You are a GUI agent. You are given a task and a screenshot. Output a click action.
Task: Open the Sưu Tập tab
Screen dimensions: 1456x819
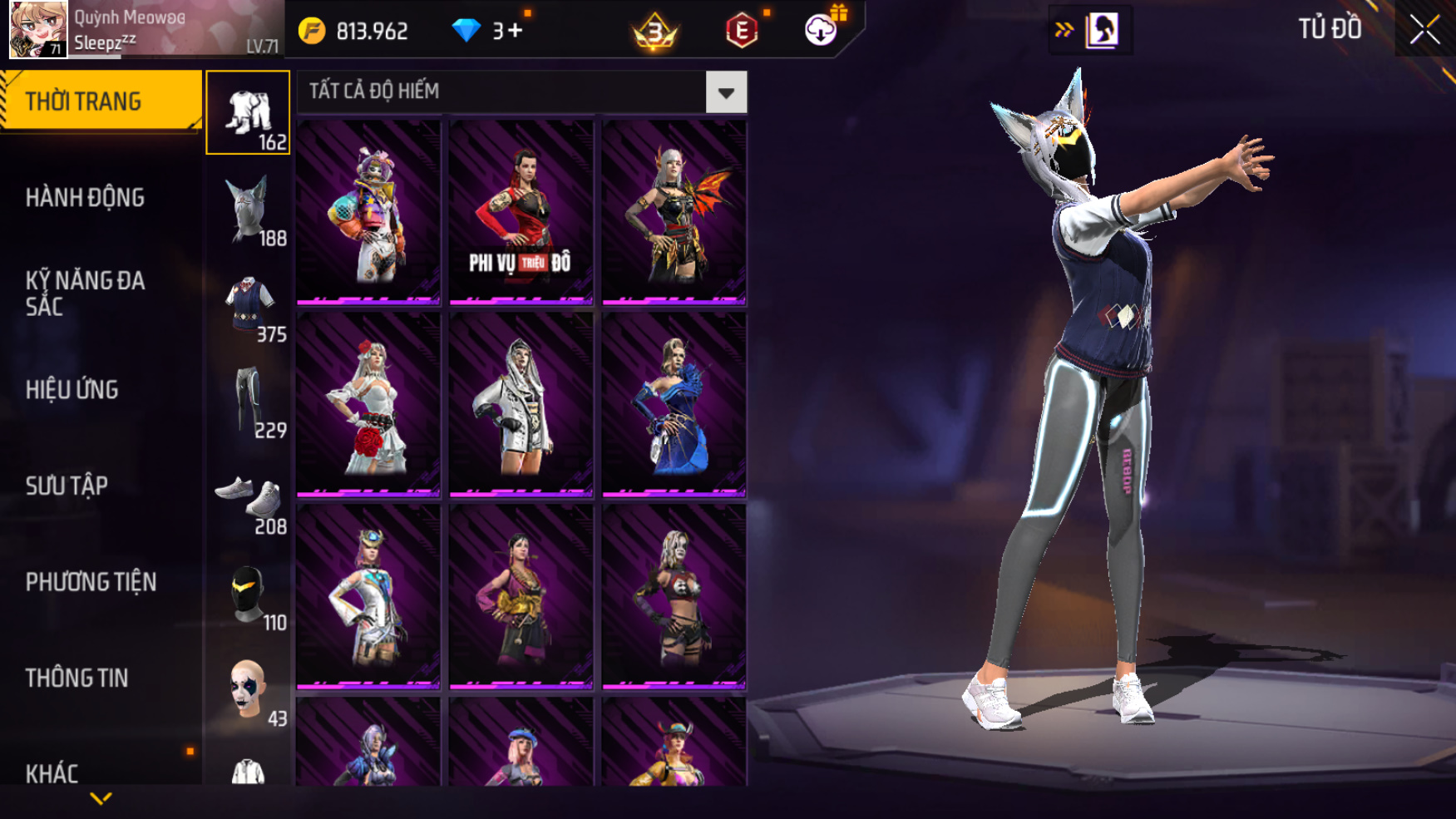[x=67, y=486]
